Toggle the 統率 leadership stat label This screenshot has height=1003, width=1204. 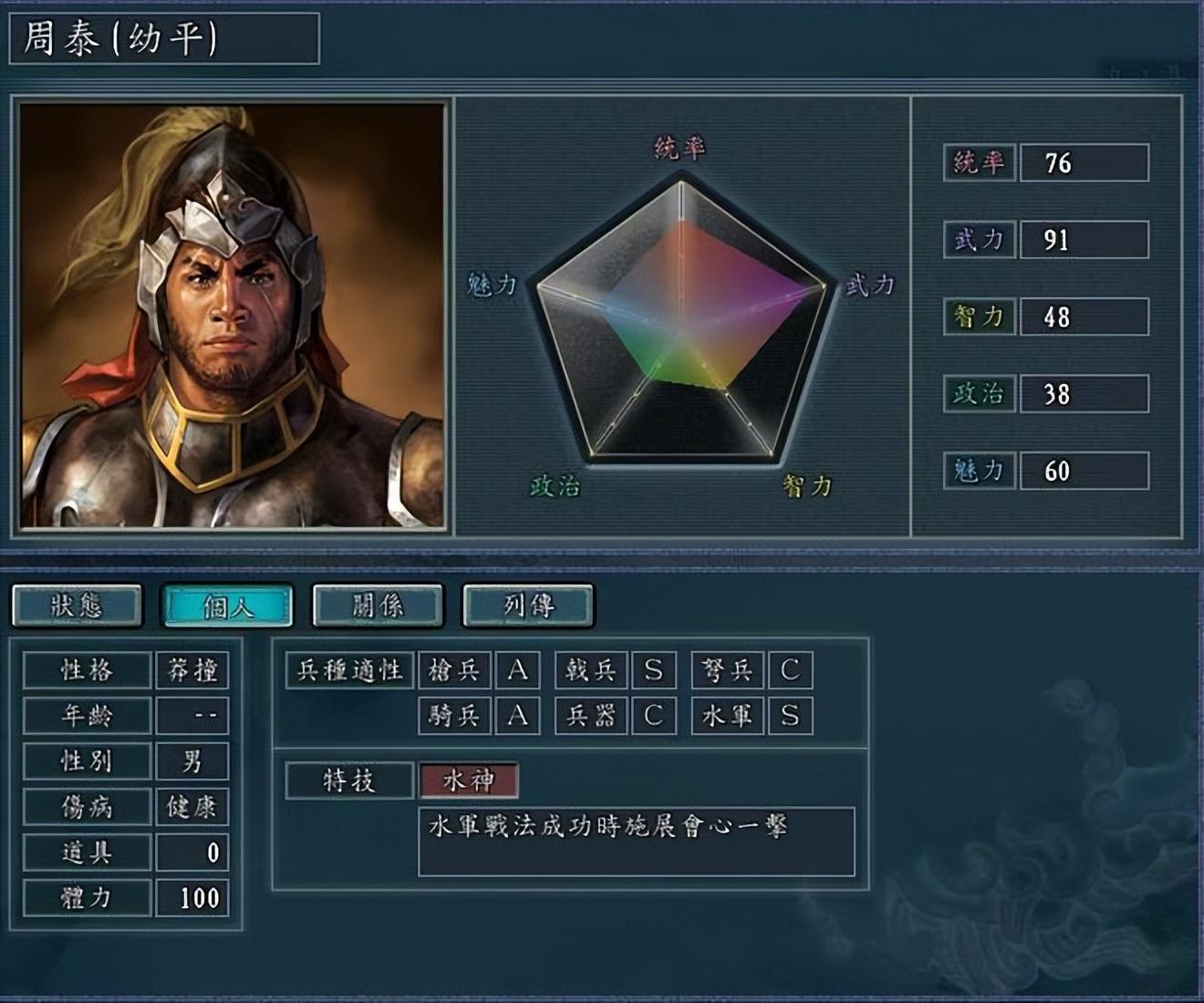[x=979, y=165]
